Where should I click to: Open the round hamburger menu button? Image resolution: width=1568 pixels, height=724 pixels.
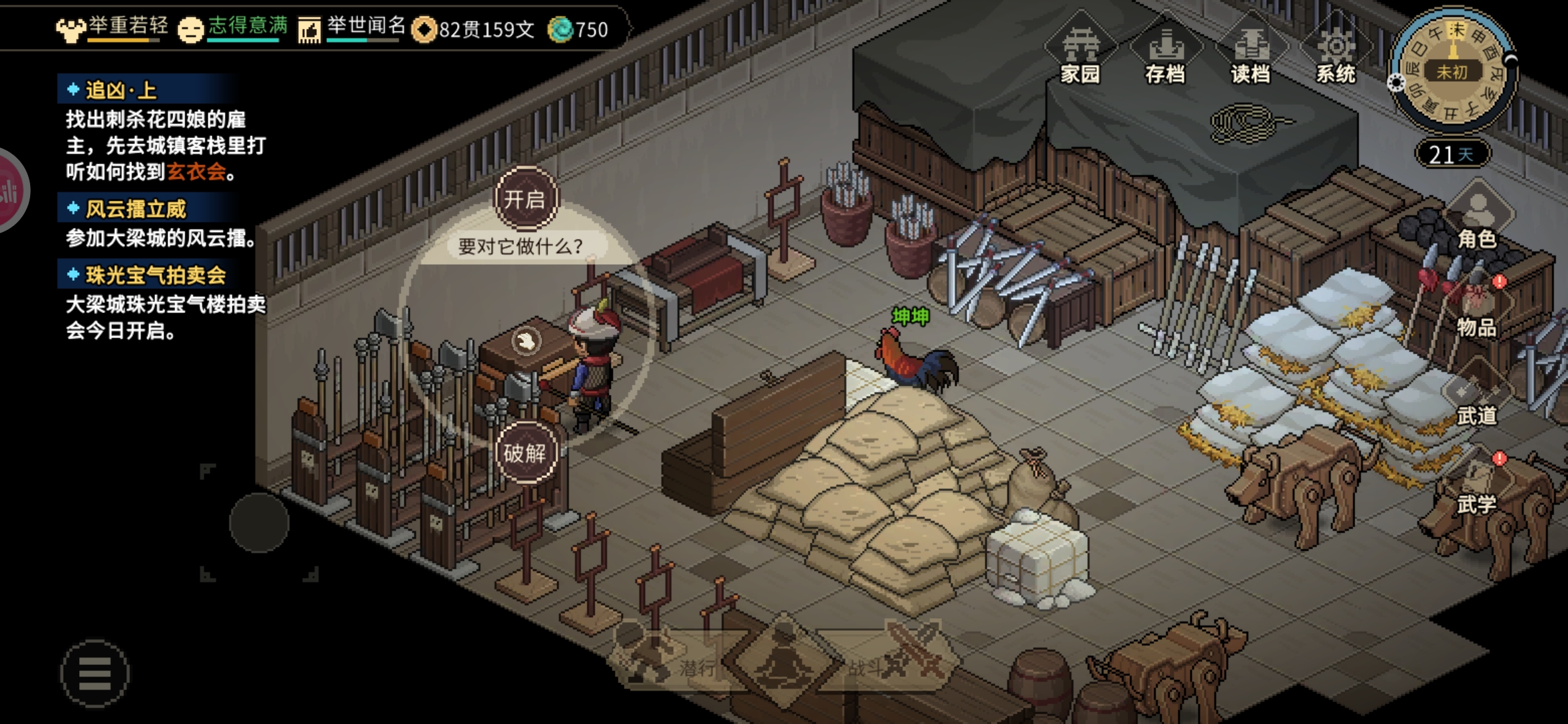point(94,673)
